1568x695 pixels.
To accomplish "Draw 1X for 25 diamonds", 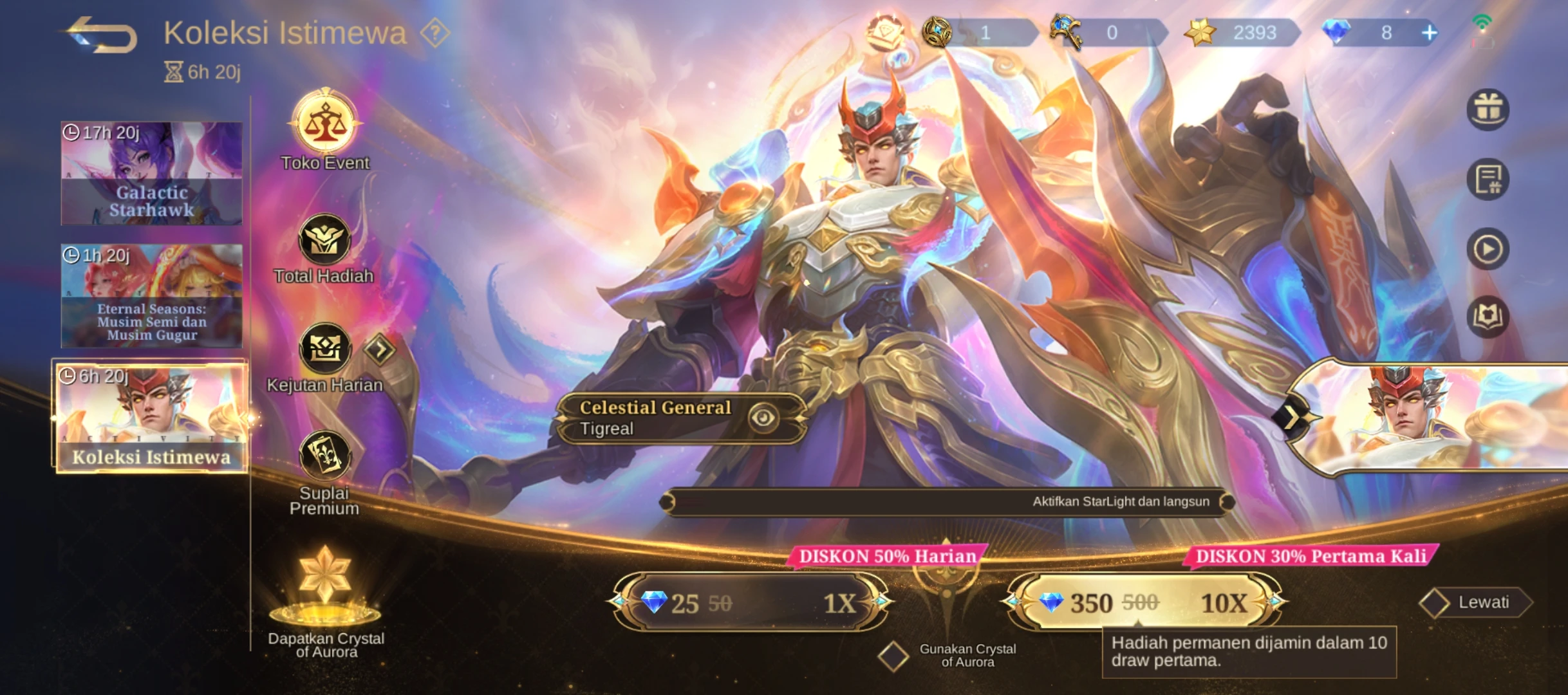I will click(751, 602).
